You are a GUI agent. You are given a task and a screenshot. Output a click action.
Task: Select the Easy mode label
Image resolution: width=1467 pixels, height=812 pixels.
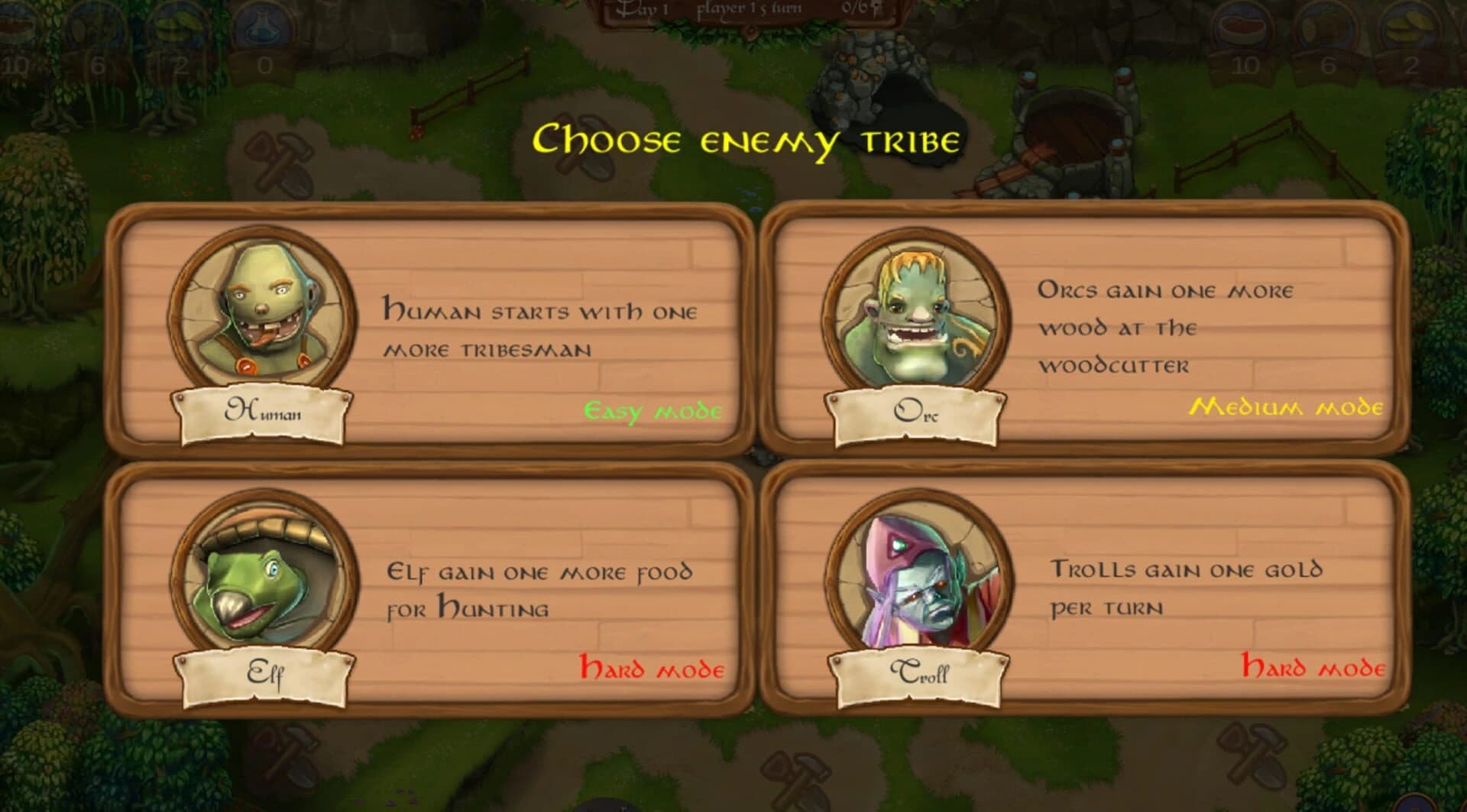click(x=652, y=411)
